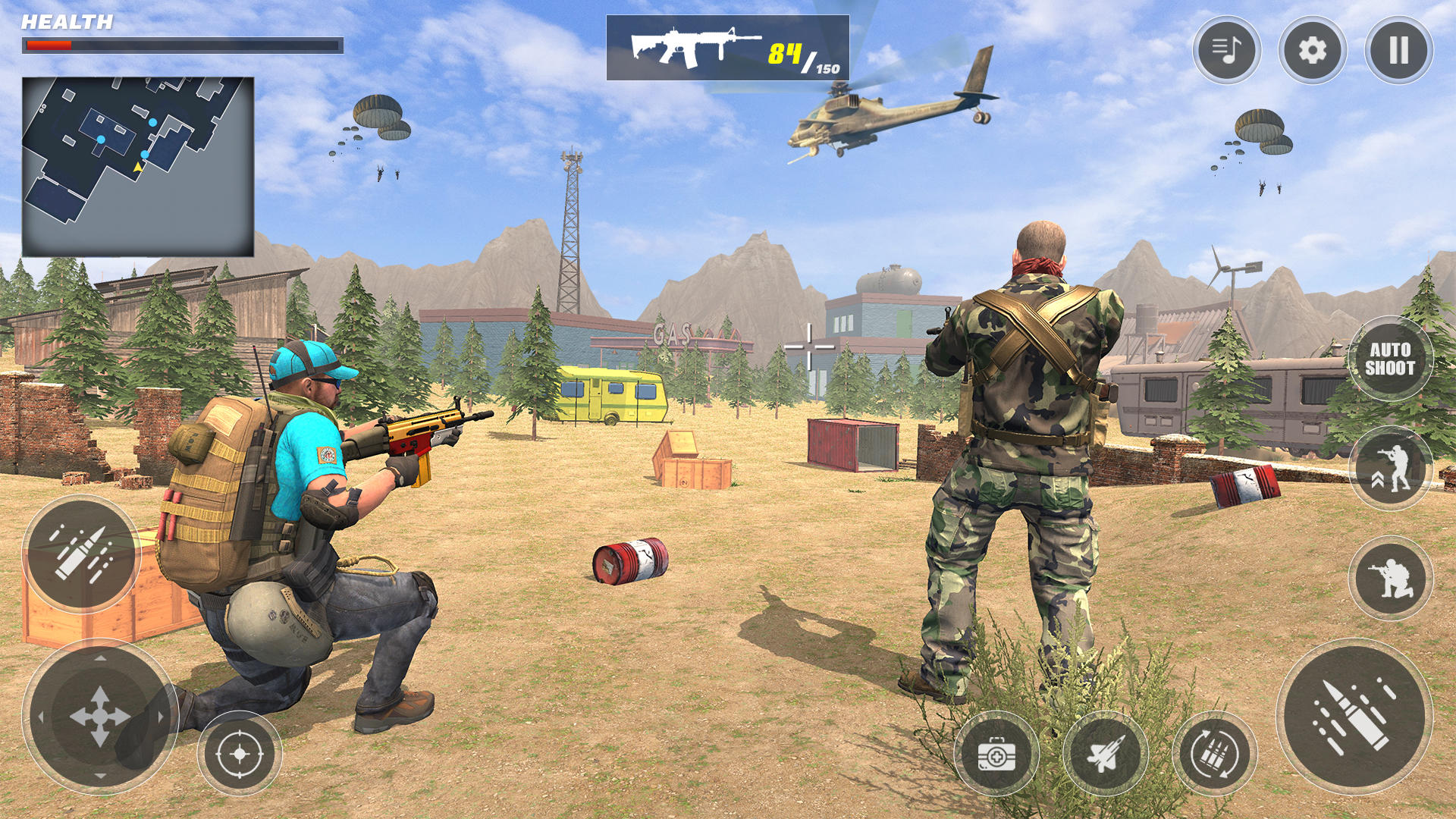Toggle the crouch stance
The image size is (1456, 819).
click(x=1390, y=579)
